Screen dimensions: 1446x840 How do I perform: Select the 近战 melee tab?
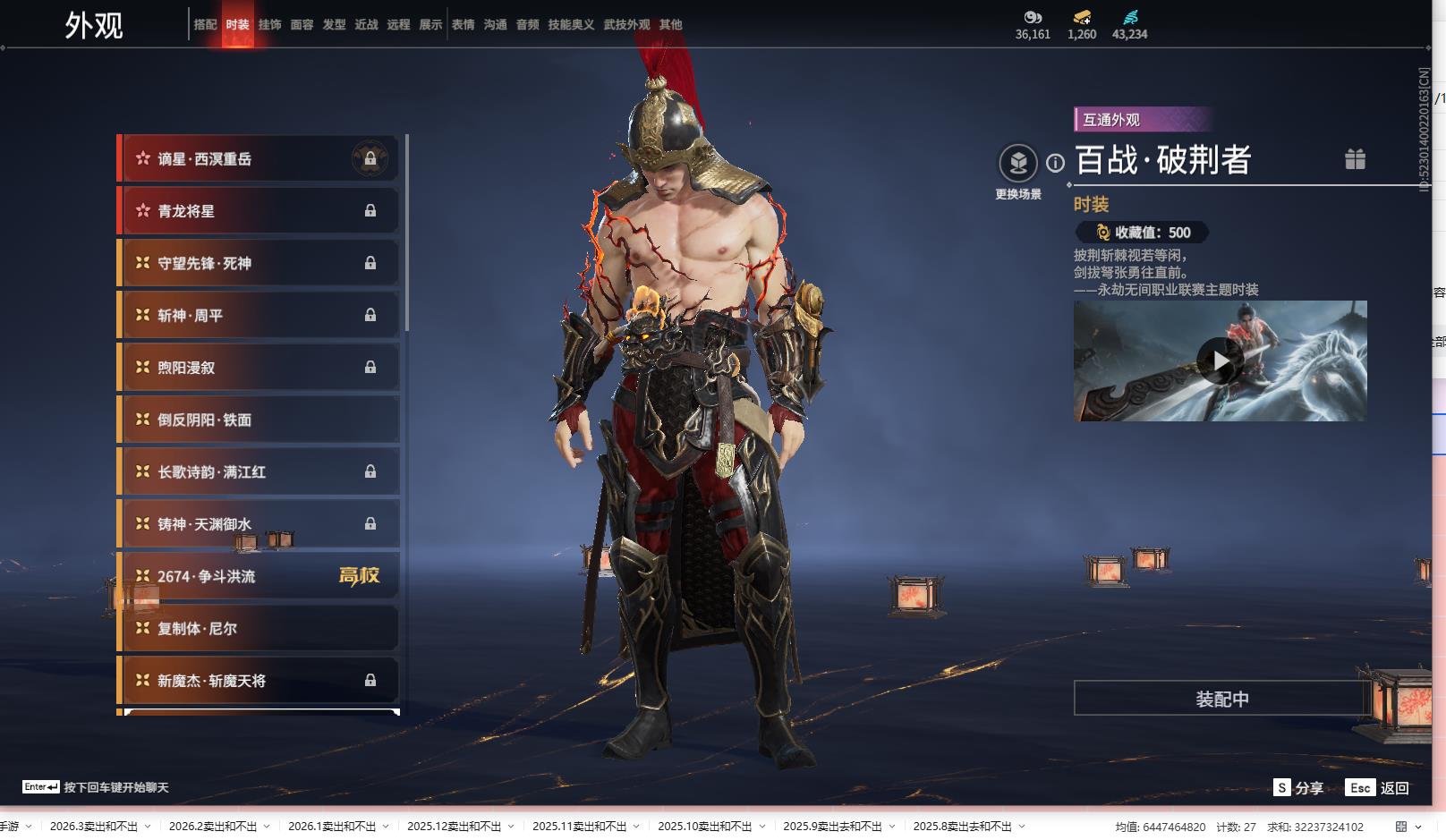tap(366, 25)
